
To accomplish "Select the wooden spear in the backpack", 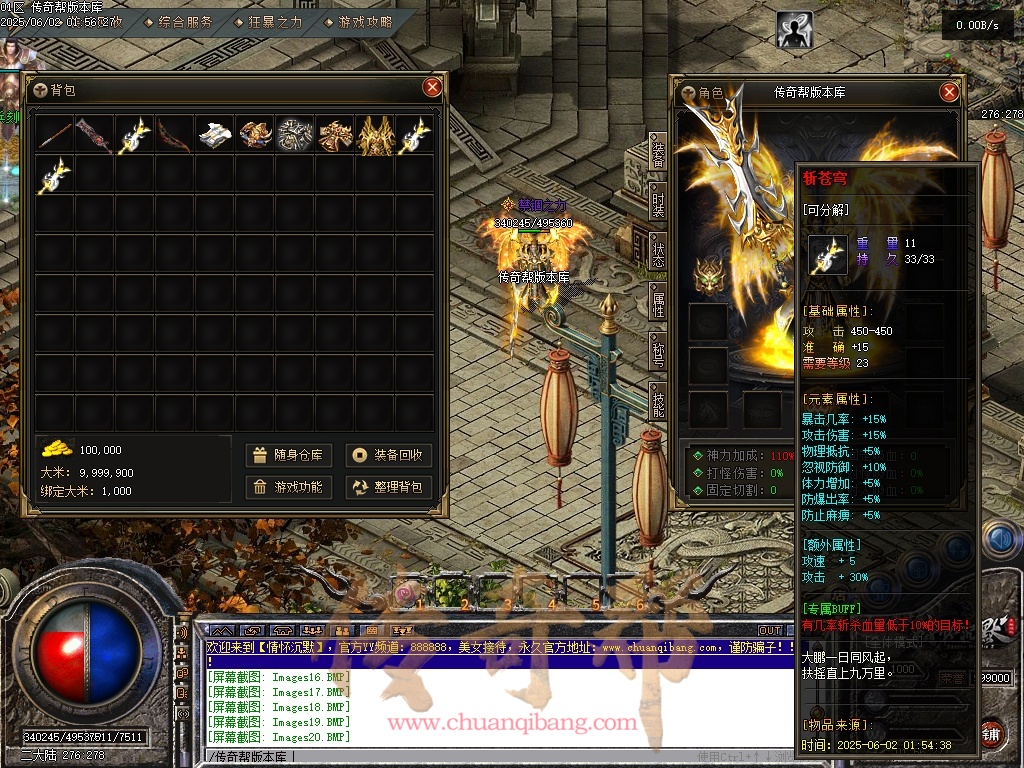I will coord(55,135).
